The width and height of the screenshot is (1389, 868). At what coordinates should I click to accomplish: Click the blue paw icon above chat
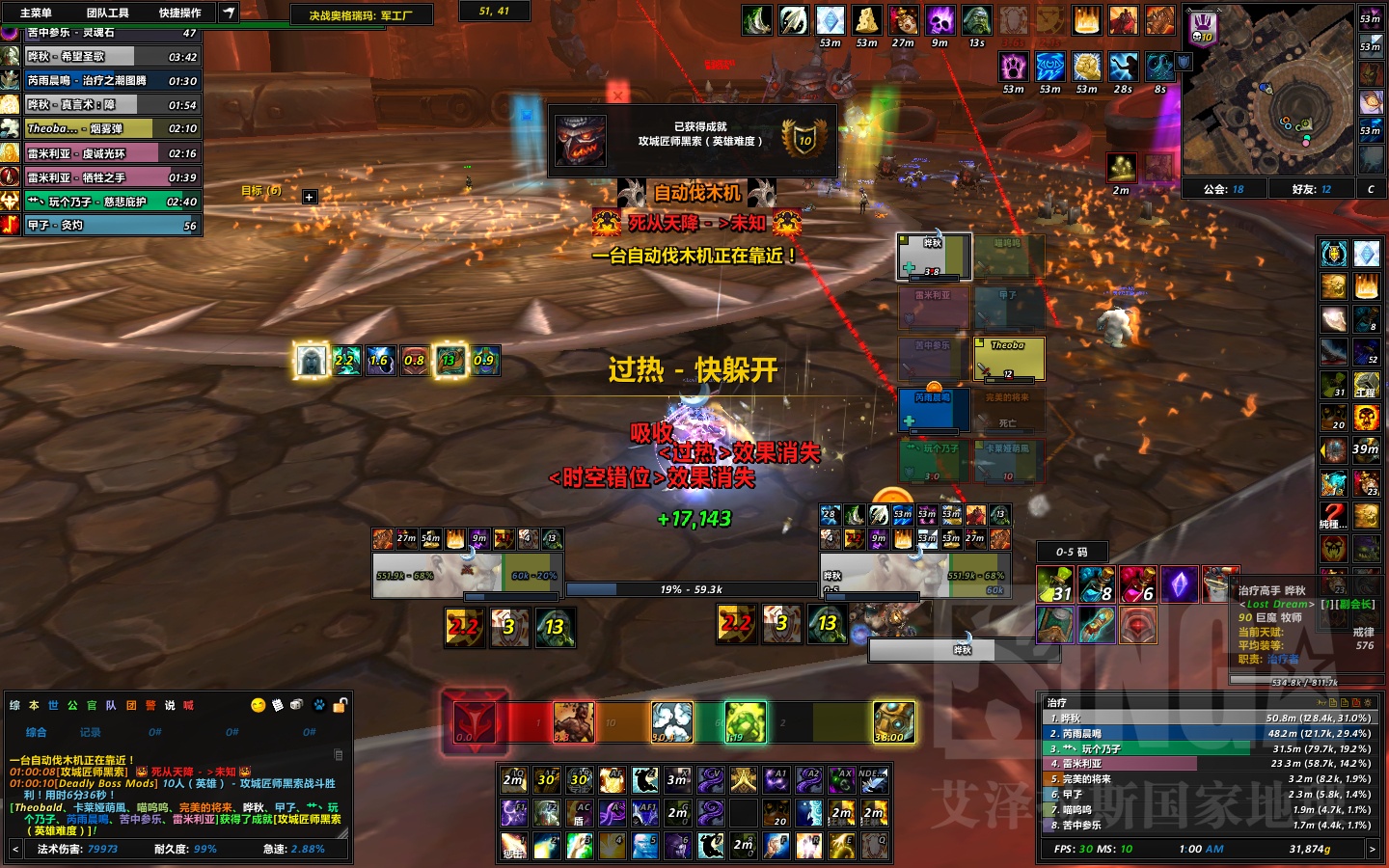coord(317,705)
